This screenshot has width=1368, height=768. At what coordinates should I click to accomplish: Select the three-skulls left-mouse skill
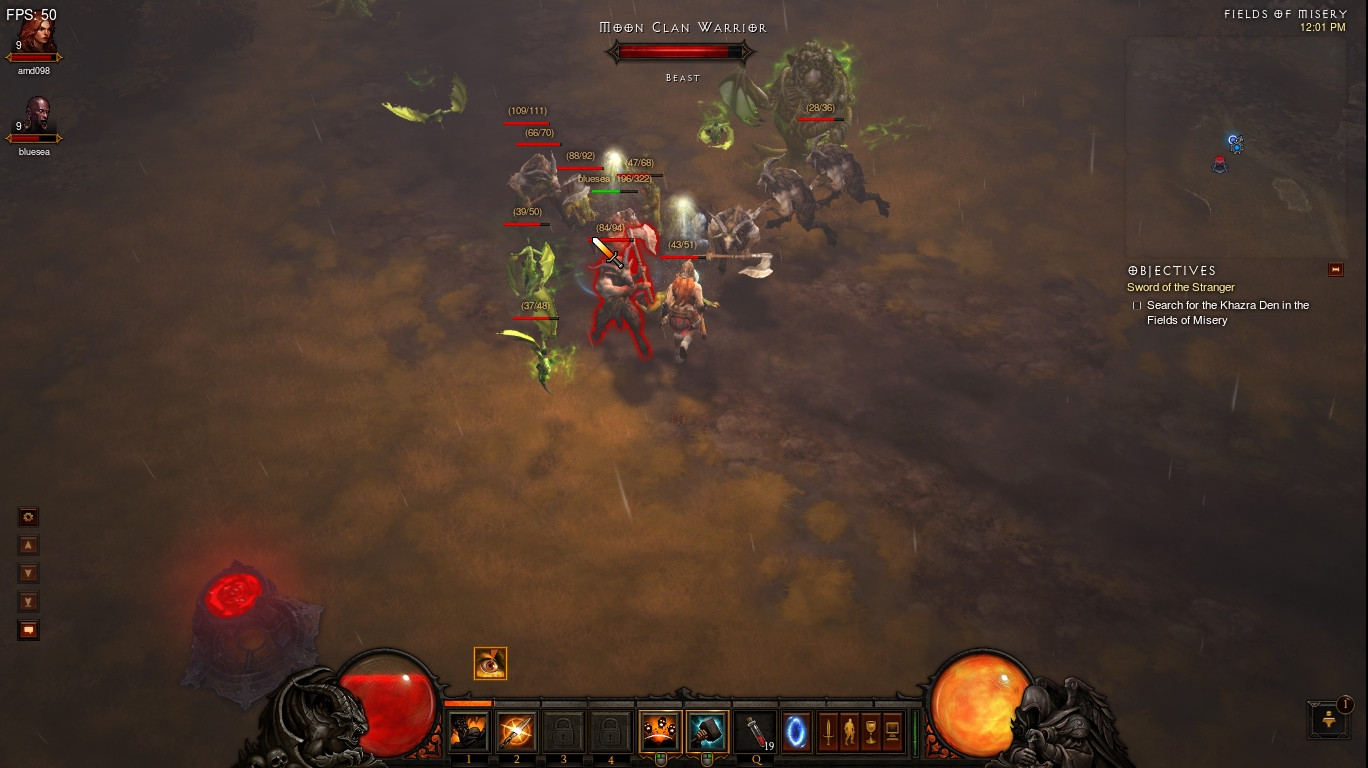(x=660, y=733)
